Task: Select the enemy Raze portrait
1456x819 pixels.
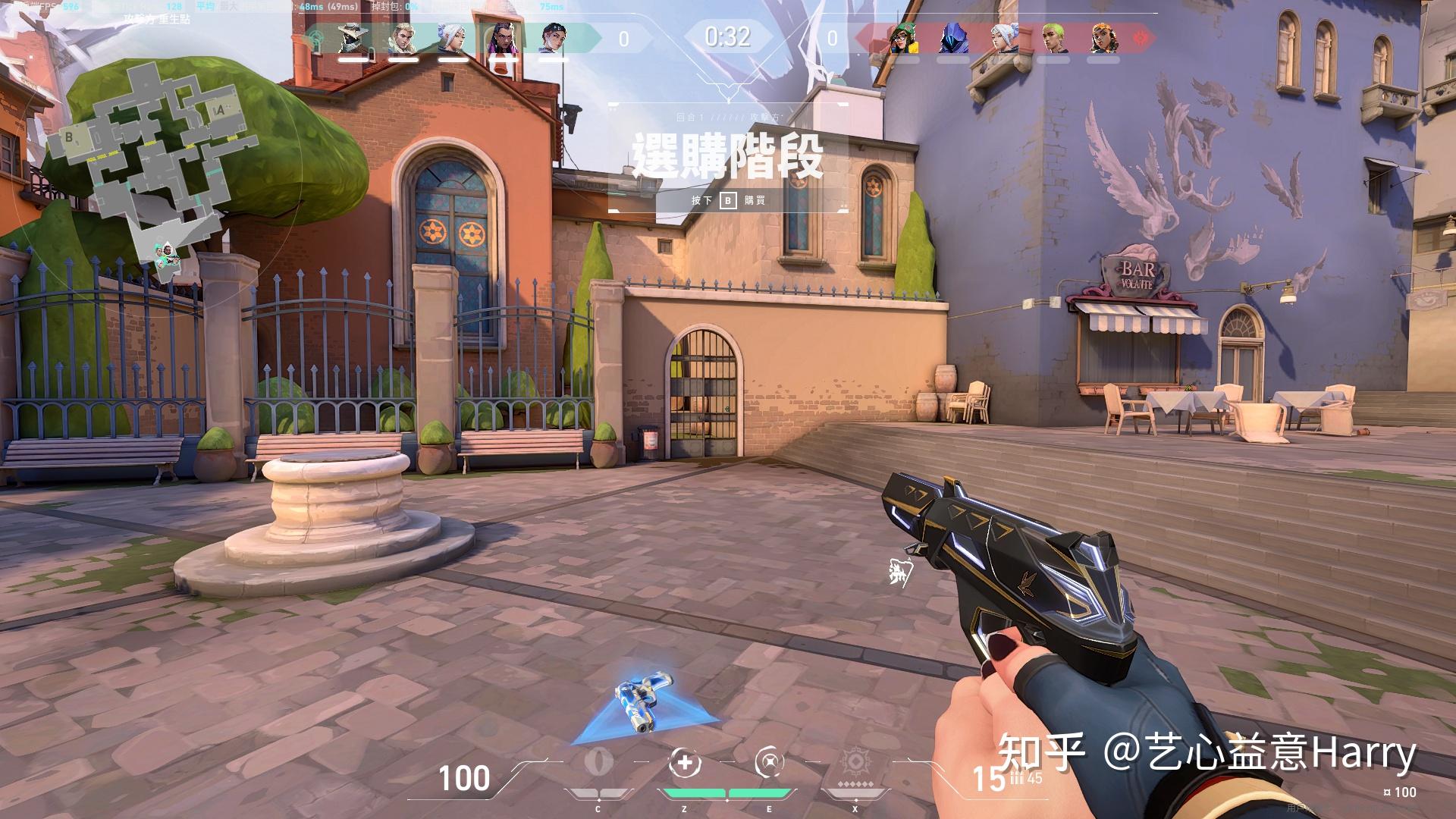Action: coord(1103,38)
